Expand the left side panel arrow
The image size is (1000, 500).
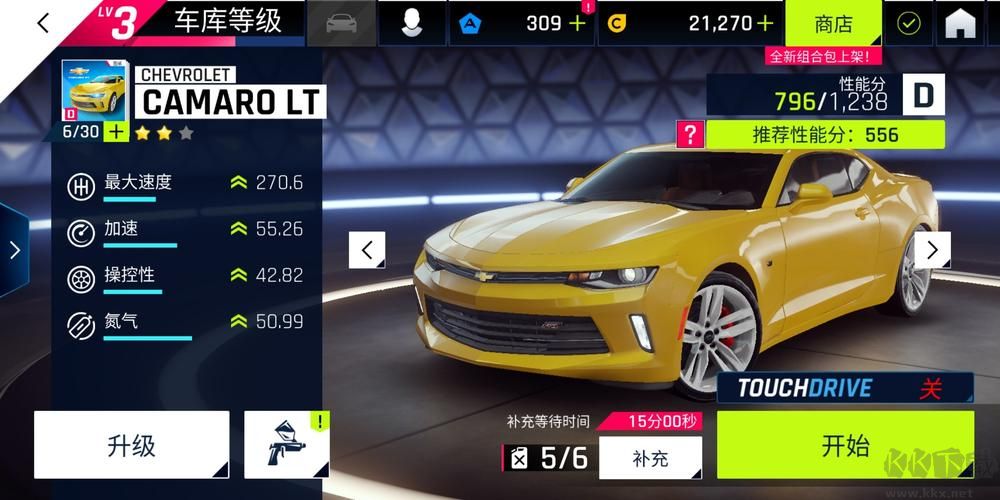[x=14, y=249]
